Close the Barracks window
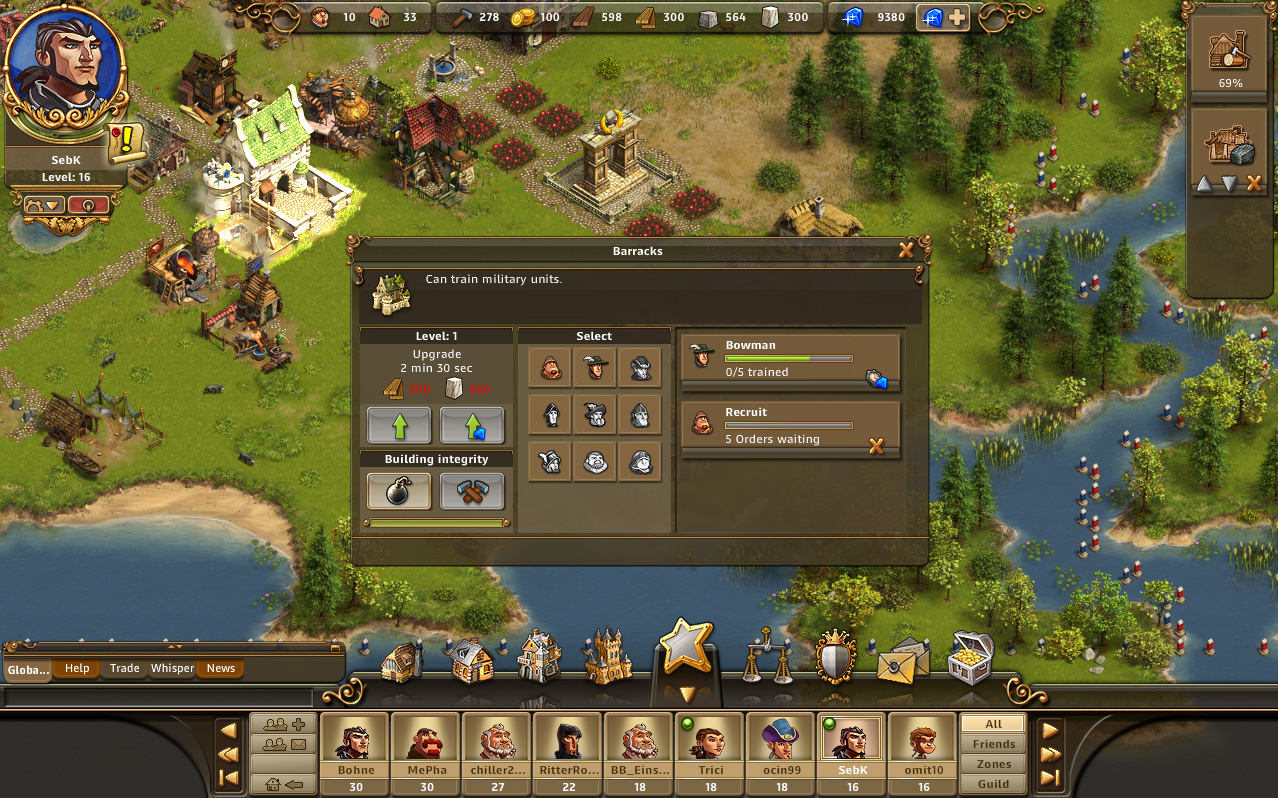Image resolution: width=1278 pixels, height=798 pixels. coord(906,251)
